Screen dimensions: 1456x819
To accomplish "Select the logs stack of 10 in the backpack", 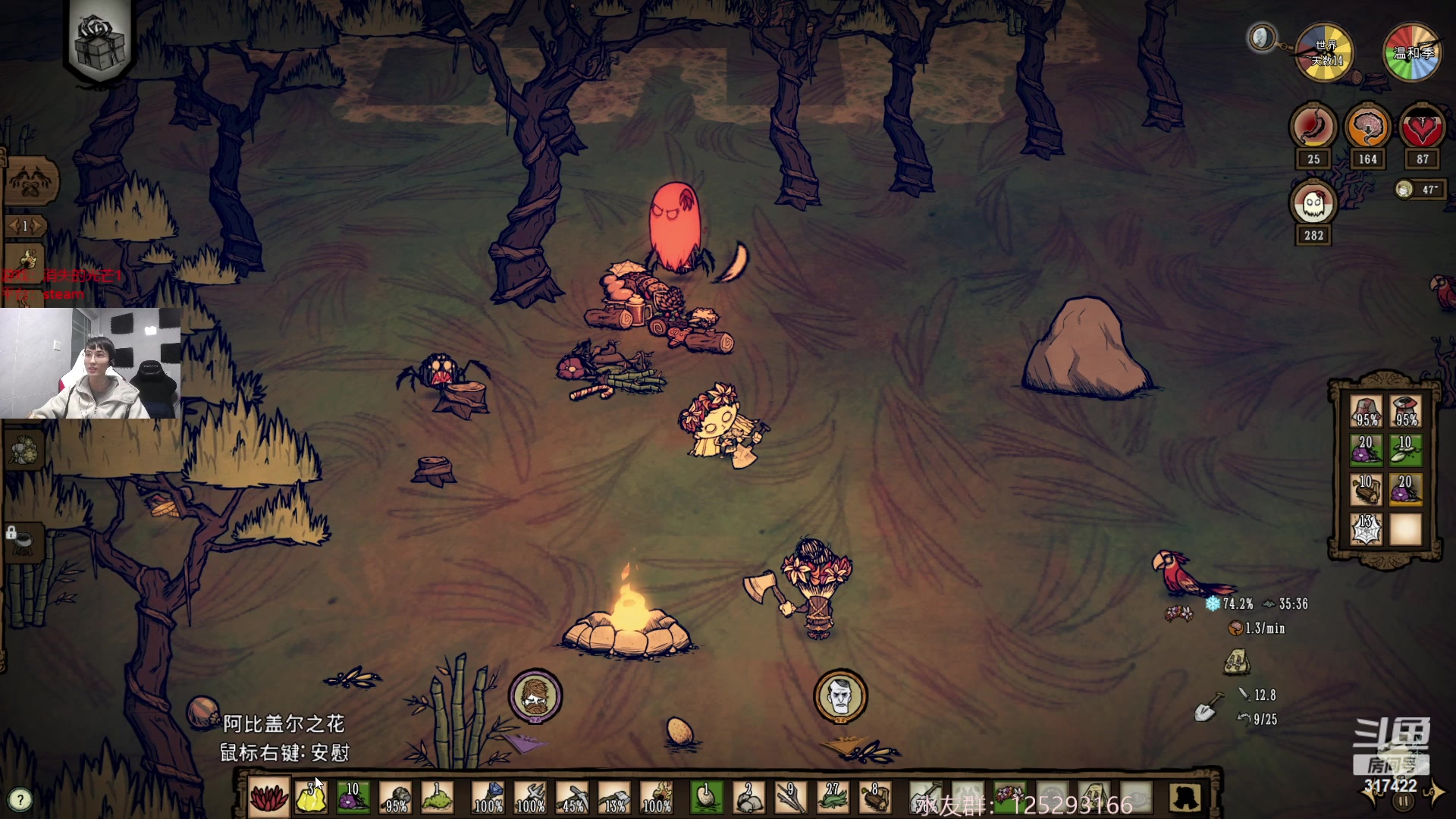I will [1367, 490].
